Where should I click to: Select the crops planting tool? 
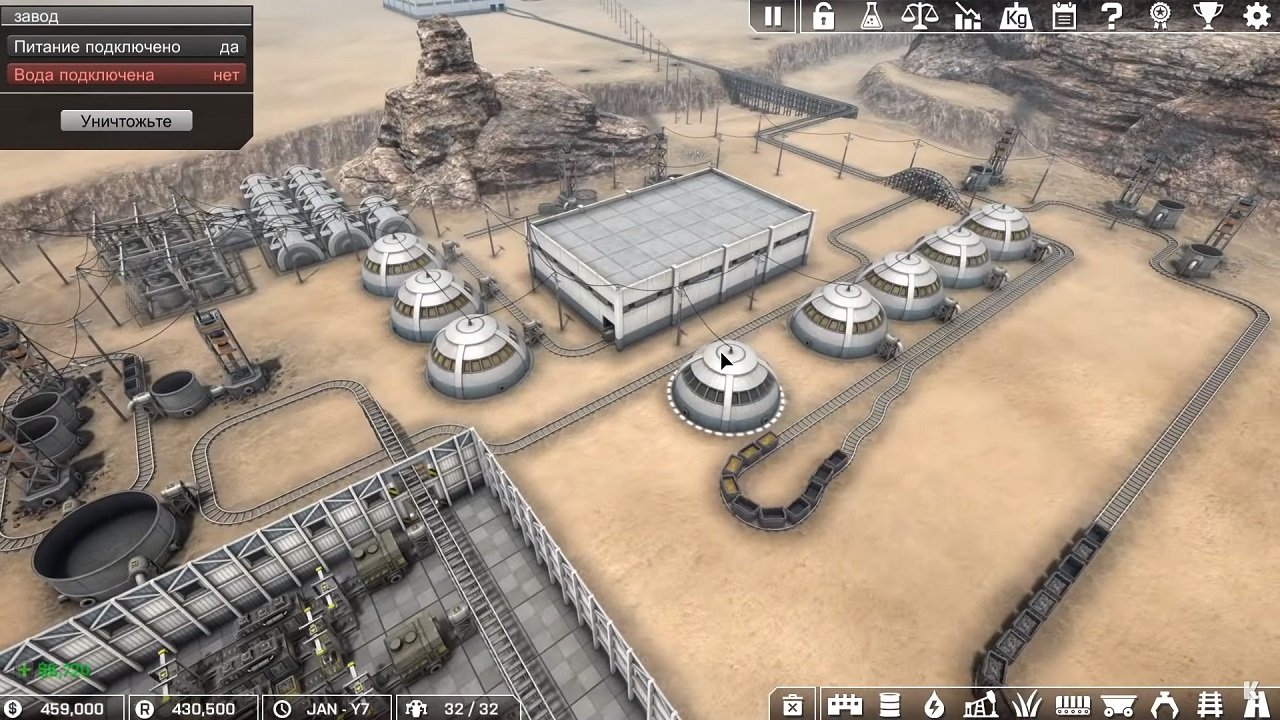pyautogui.click(x=1026, y=706)
